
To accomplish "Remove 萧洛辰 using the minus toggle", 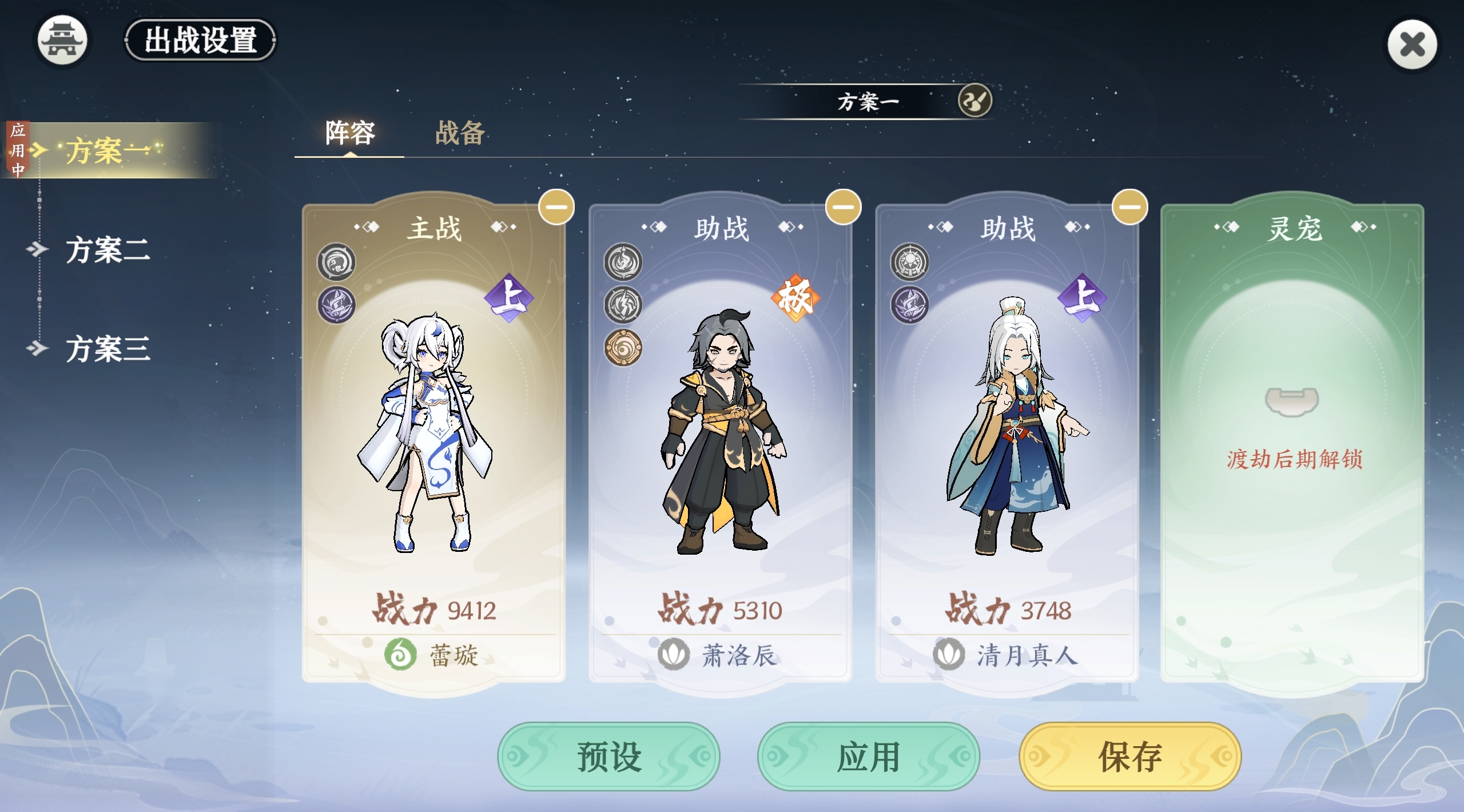I will (844, 208).
